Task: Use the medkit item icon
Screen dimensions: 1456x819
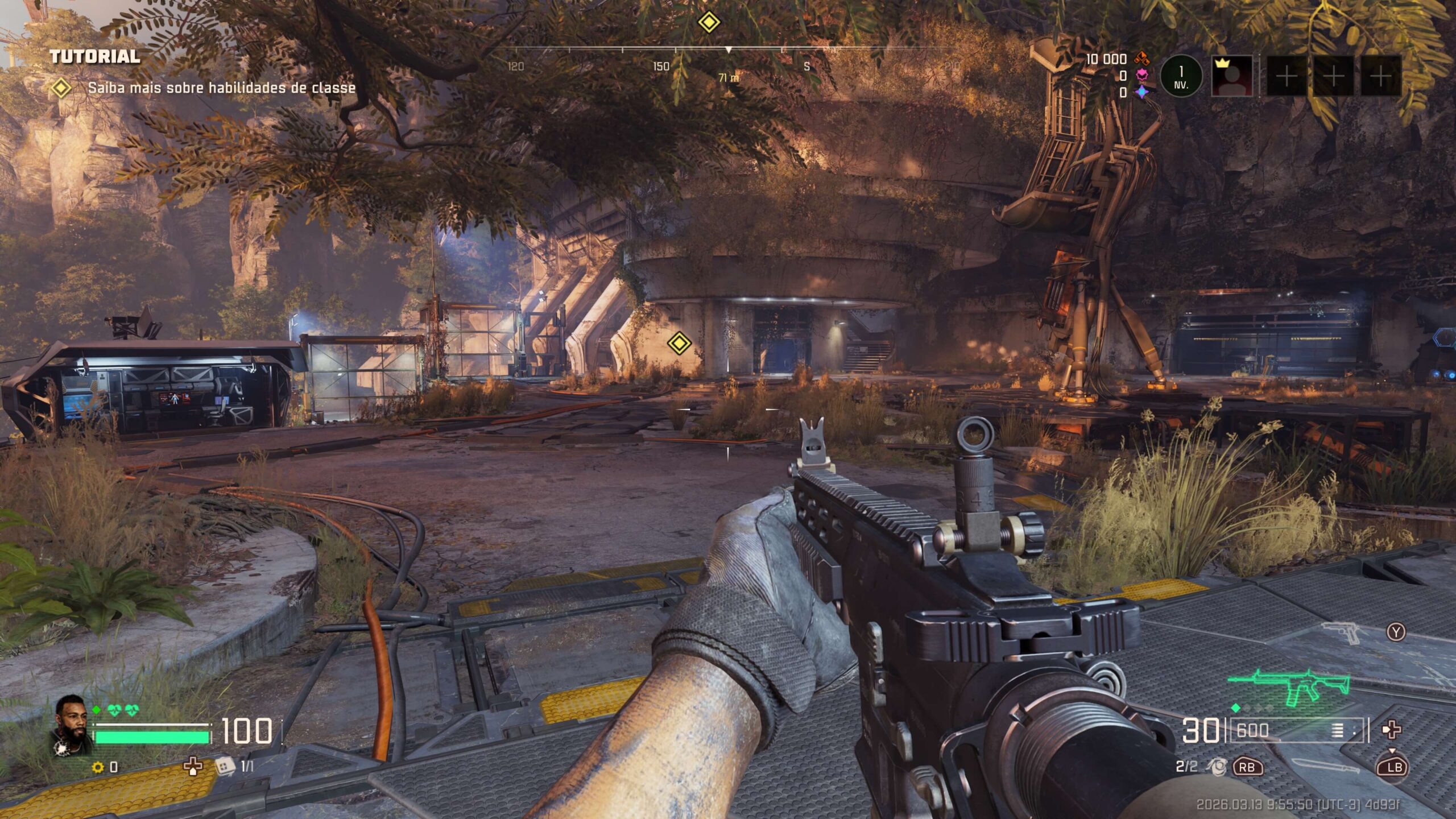Action: coord(193,767)
